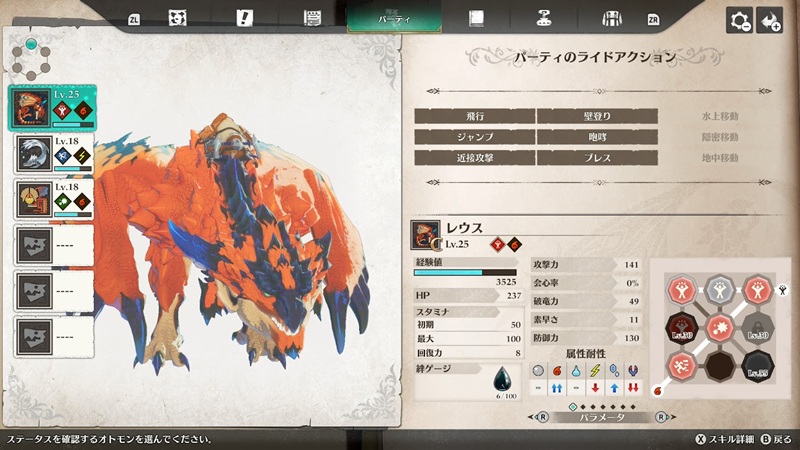Select the 近接攻撃 ride action
Viewport: 800px width, 450px height.
474,158
